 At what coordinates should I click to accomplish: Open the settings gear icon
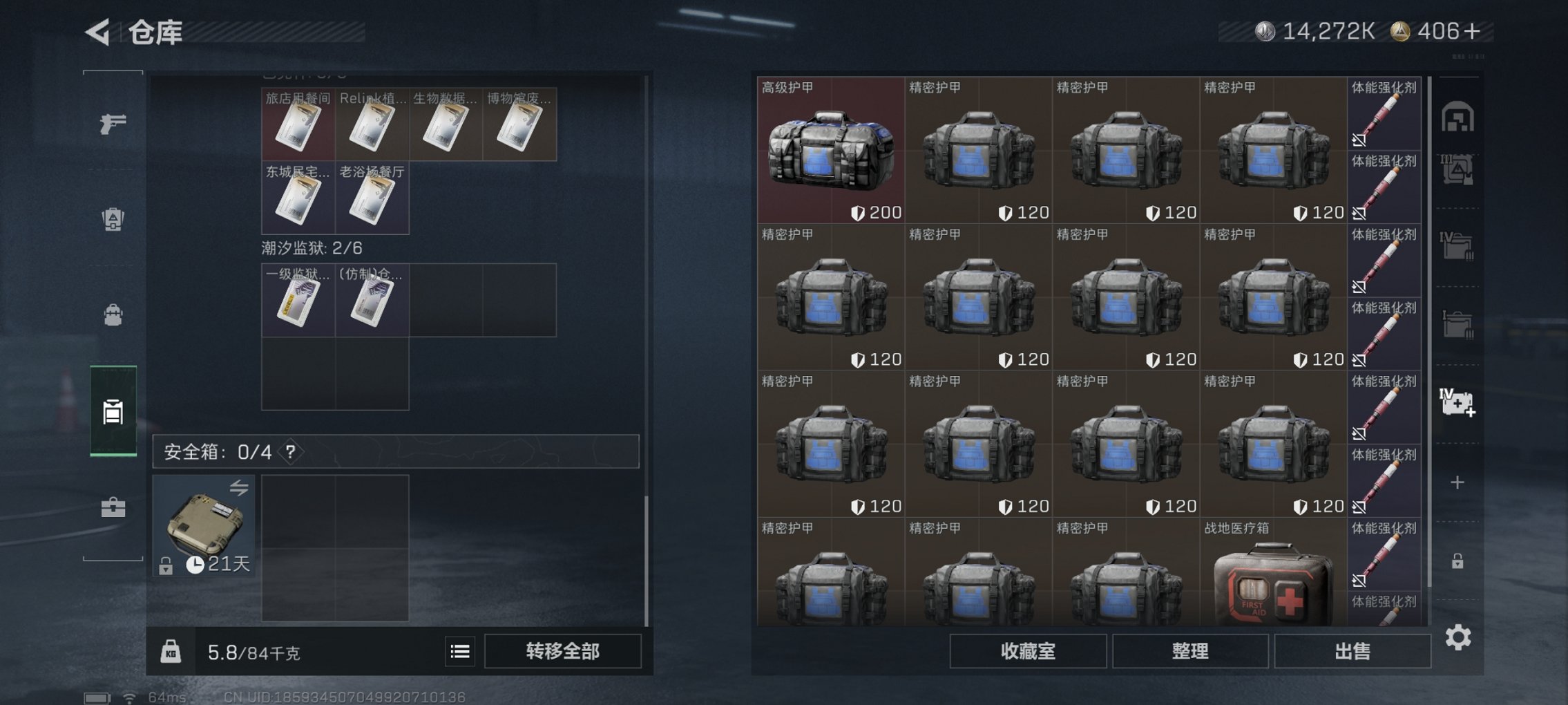click(1459, 637)
